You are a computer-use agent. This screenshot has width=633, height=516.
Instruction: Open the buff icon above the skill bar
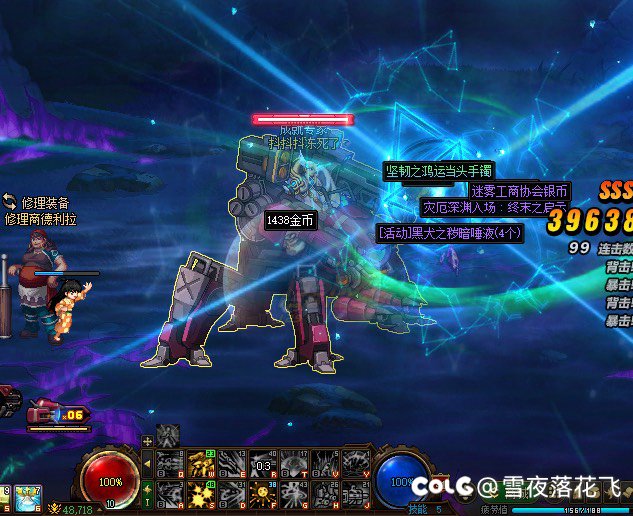[168, 435]
